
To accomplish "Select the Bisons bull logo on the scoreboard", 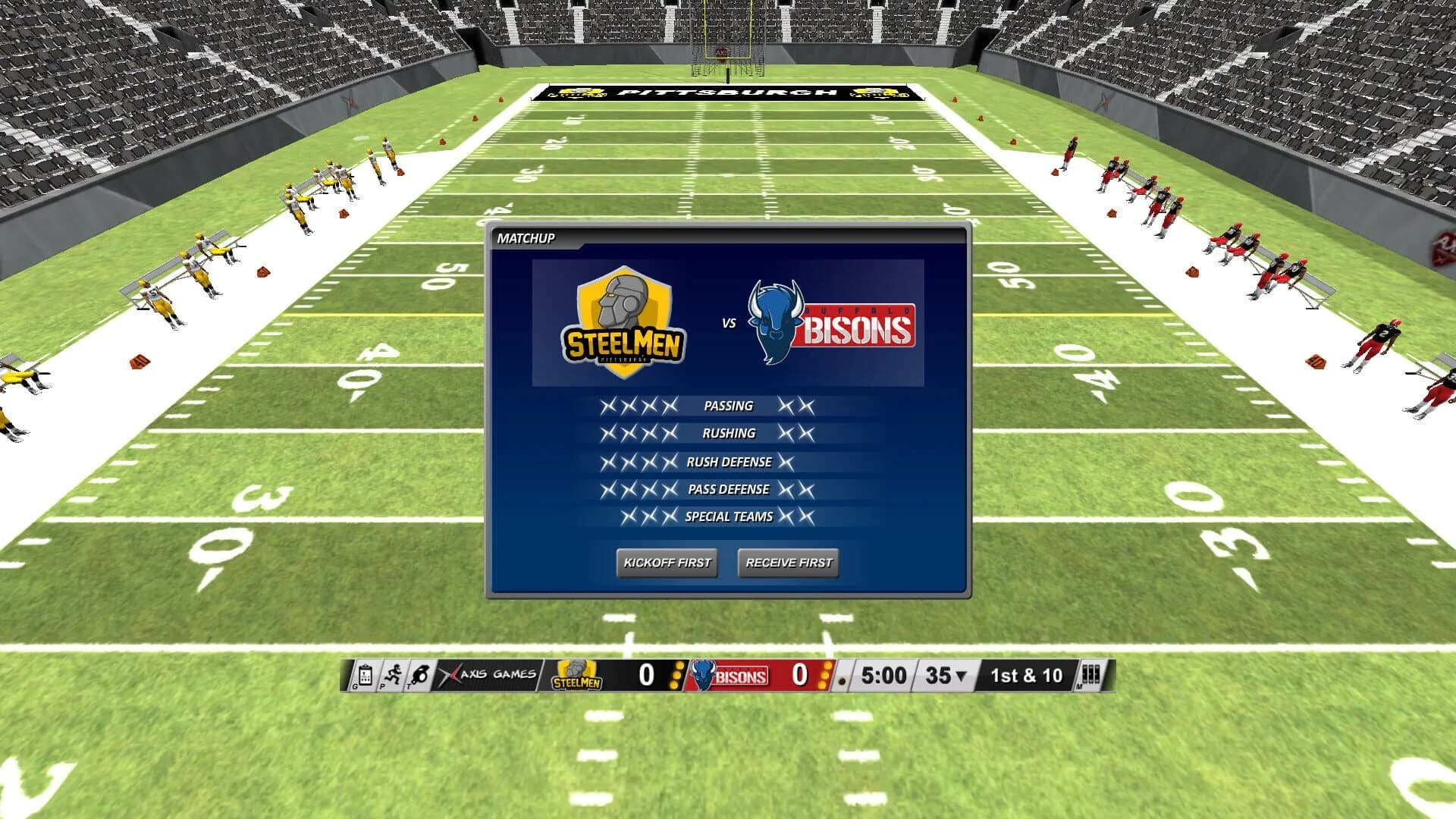I will click(701, 676).
